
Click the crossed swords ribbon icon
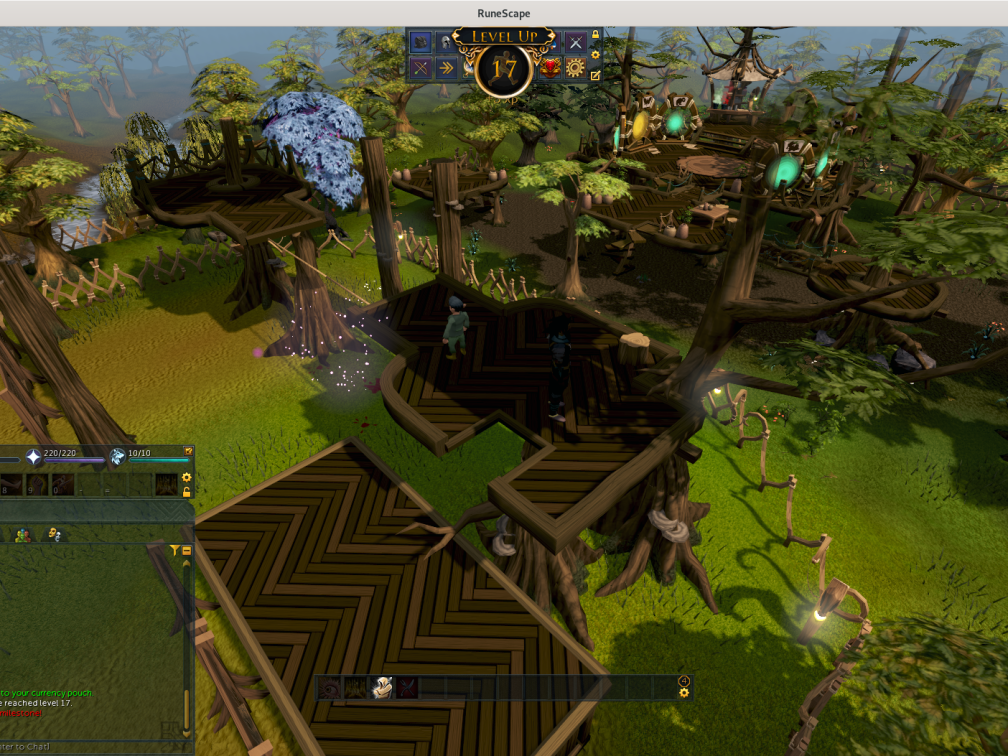point(575,42)
